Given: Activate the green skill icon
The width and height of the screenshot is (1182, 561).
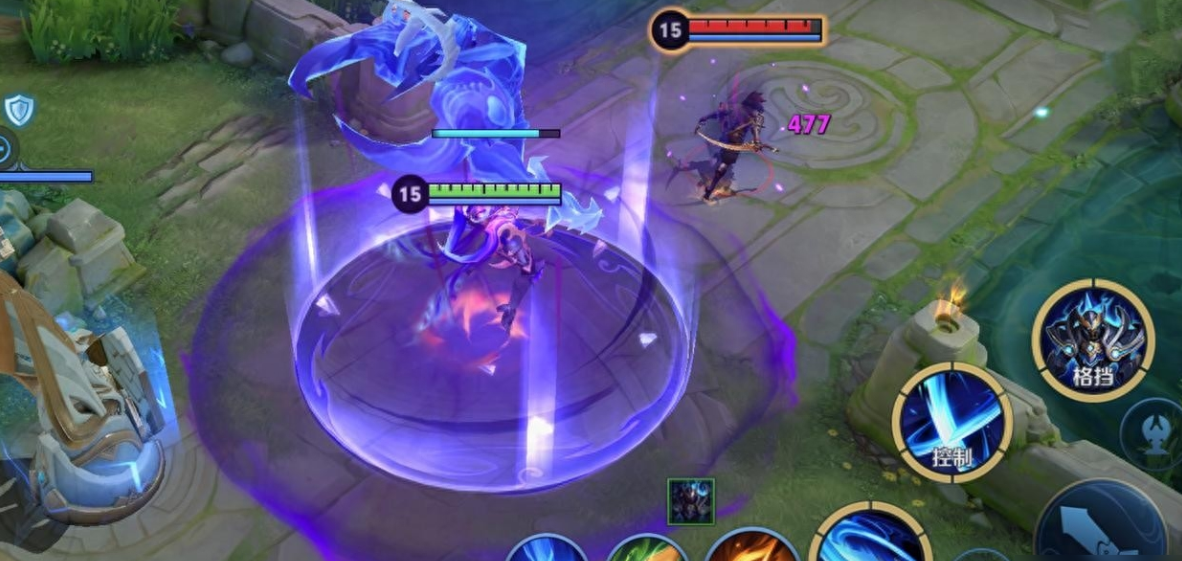Looking at the screenshot, I should pos(646,549).
